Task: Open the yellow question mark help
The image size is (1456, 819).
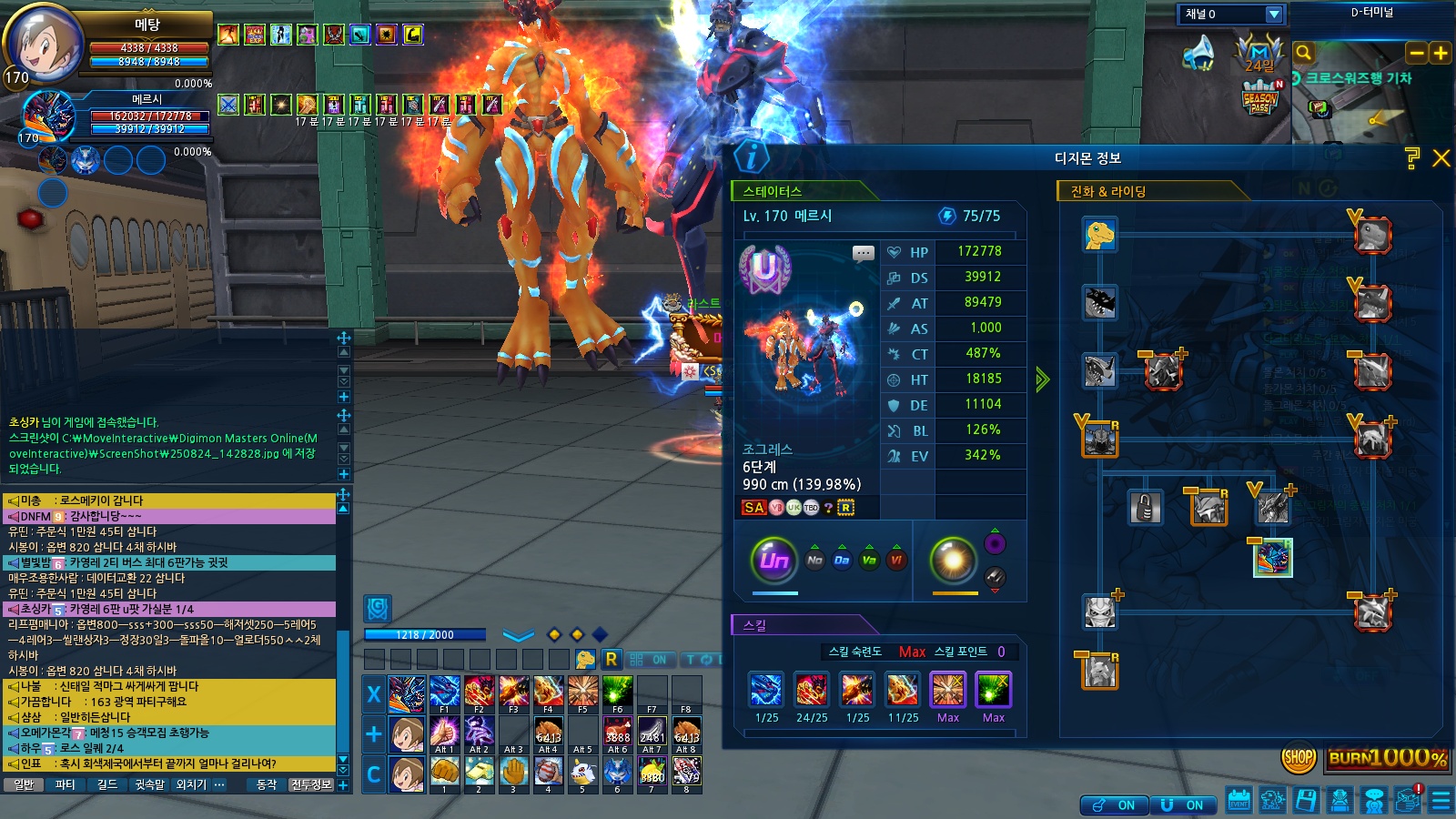Action: (x=1412, y=158)
